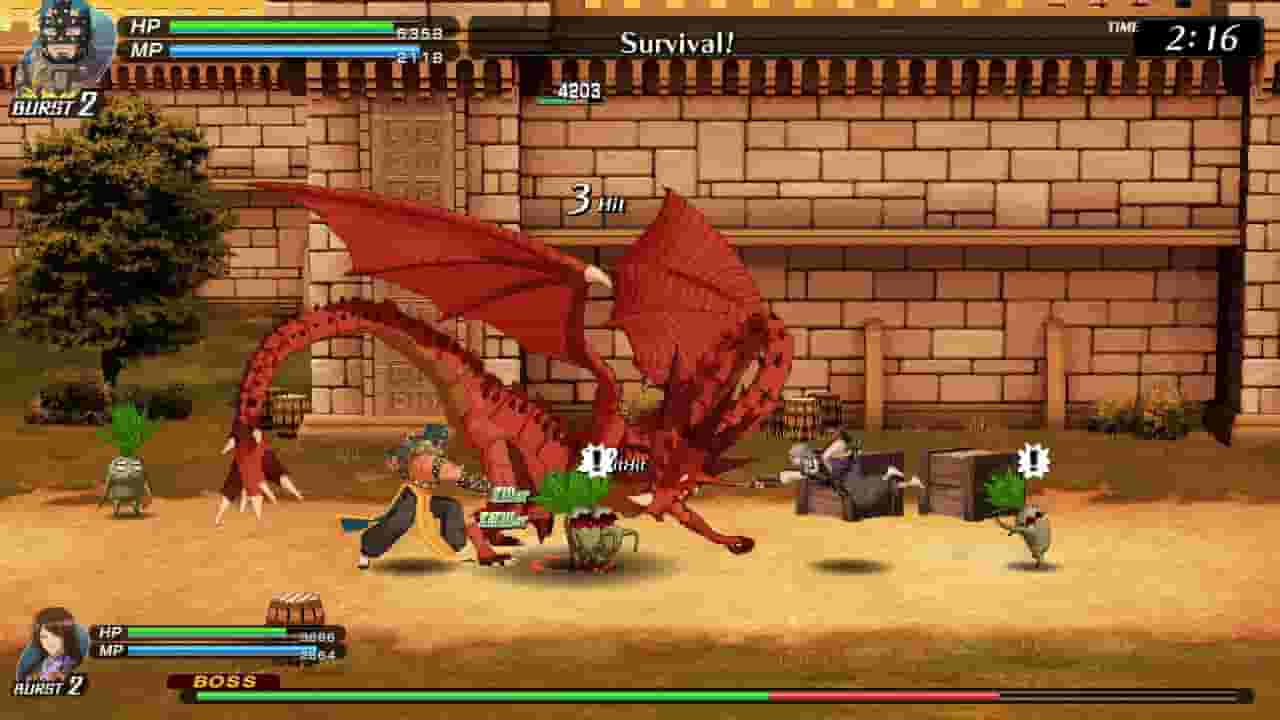Viewport: 1280px width, 720px height.
Task: Click the Survival! banner text
Action: [x=676, y=40]
